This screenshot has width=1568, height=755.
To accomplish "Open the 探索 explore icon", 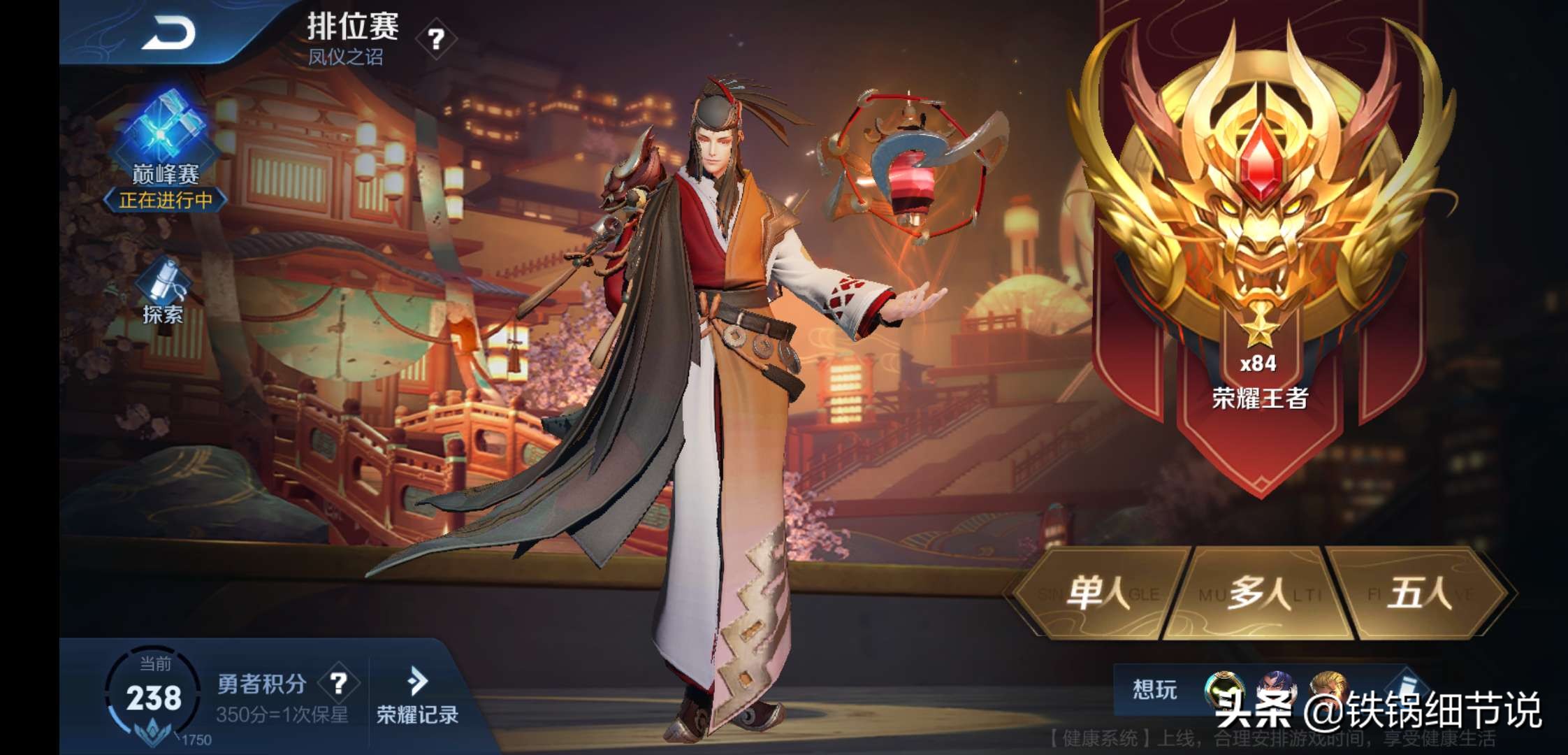I will 164,292.
